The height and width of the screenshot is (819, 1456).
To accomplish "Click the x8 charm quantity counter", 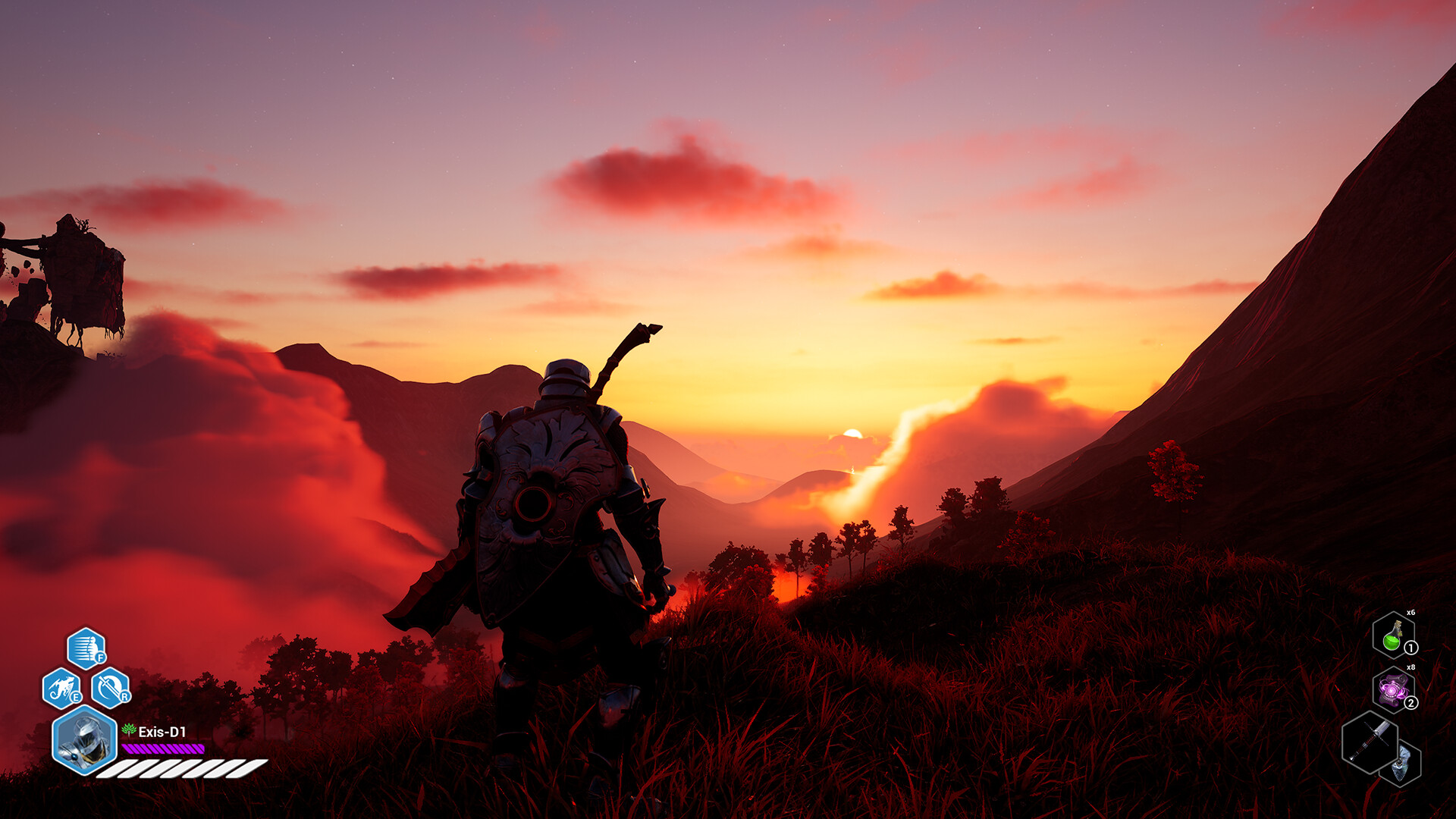I will coord(1410,667).
